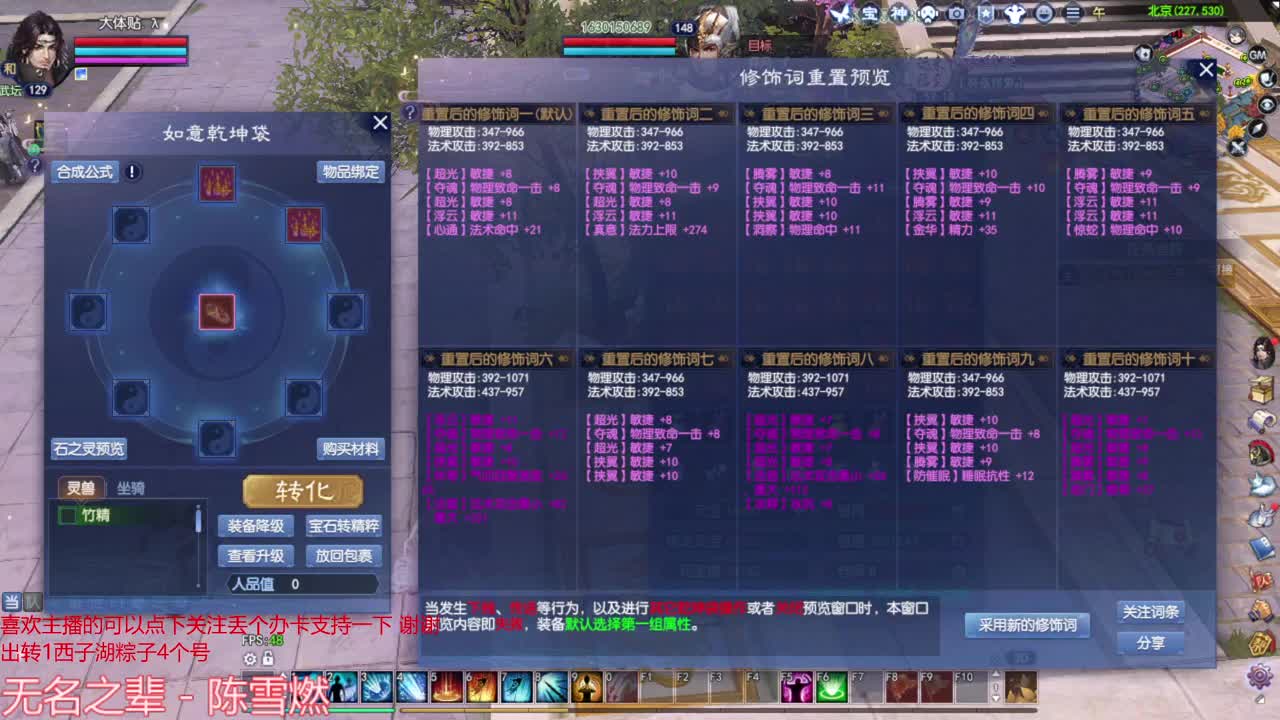Open the 神 icon next to 宝
Viewport: 1280px width, 720px height.
click(x=901, y=13)
